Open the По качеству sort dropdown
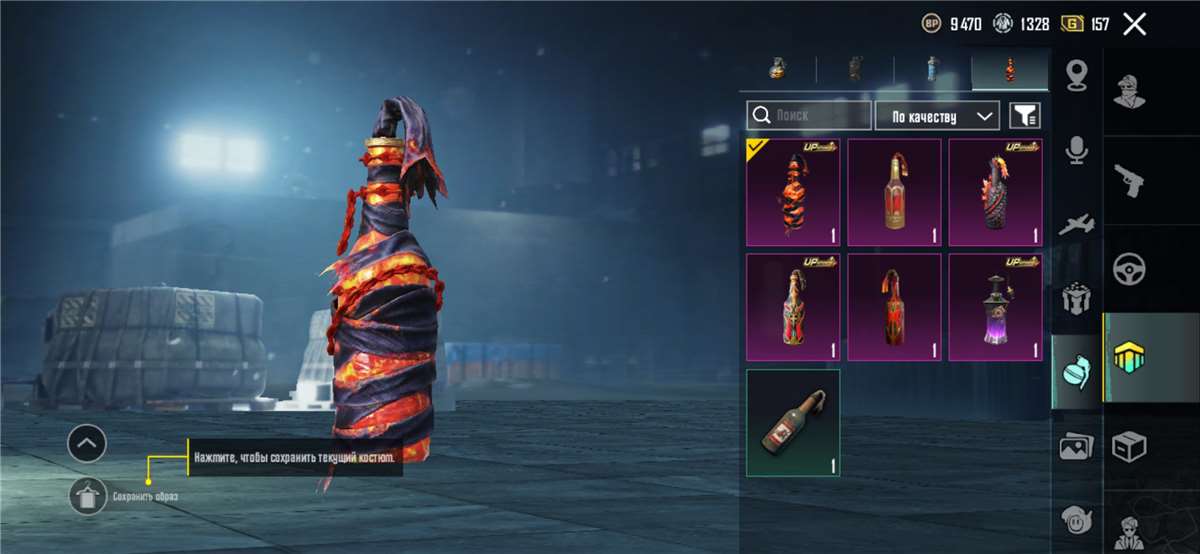Image resolution: width=1200 pixels, height=554 pixels. tap(937, 115)
